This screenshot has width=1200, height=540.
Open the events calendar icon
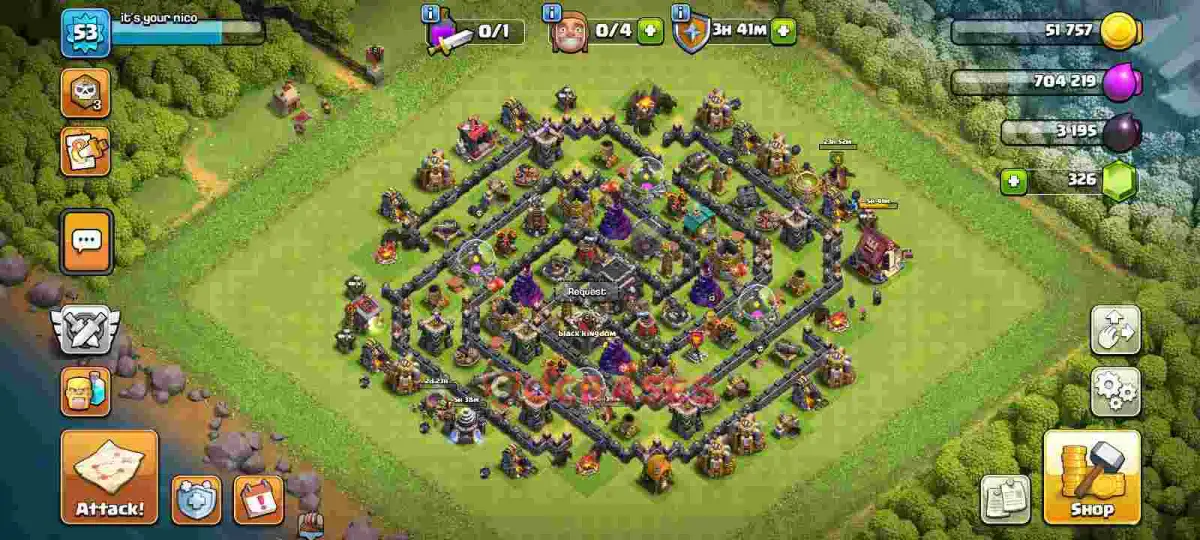(x=258, y=499)
